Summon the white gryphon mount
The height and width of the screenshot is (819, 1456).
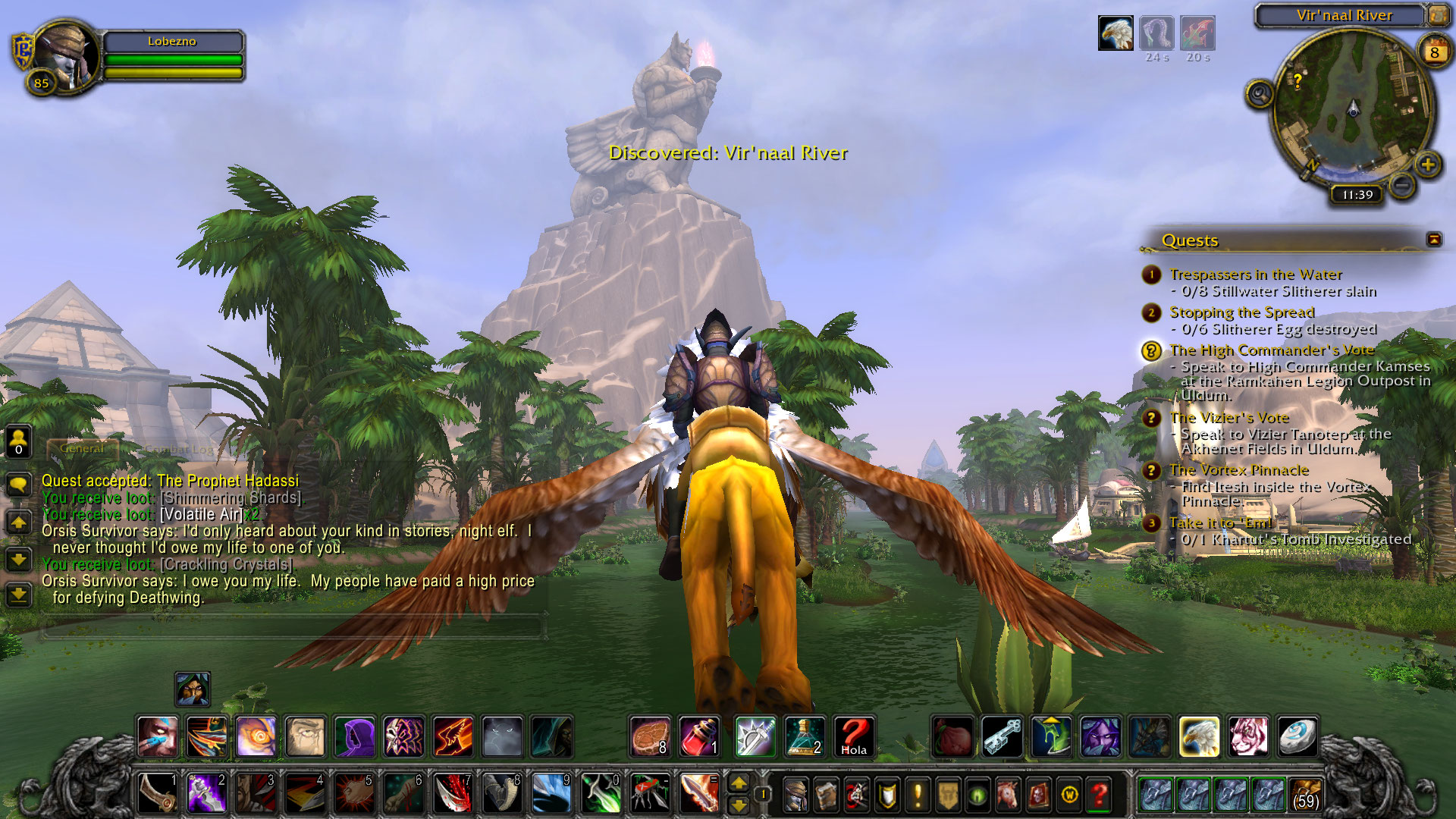pyautogui.click(x=1199, y=736)
